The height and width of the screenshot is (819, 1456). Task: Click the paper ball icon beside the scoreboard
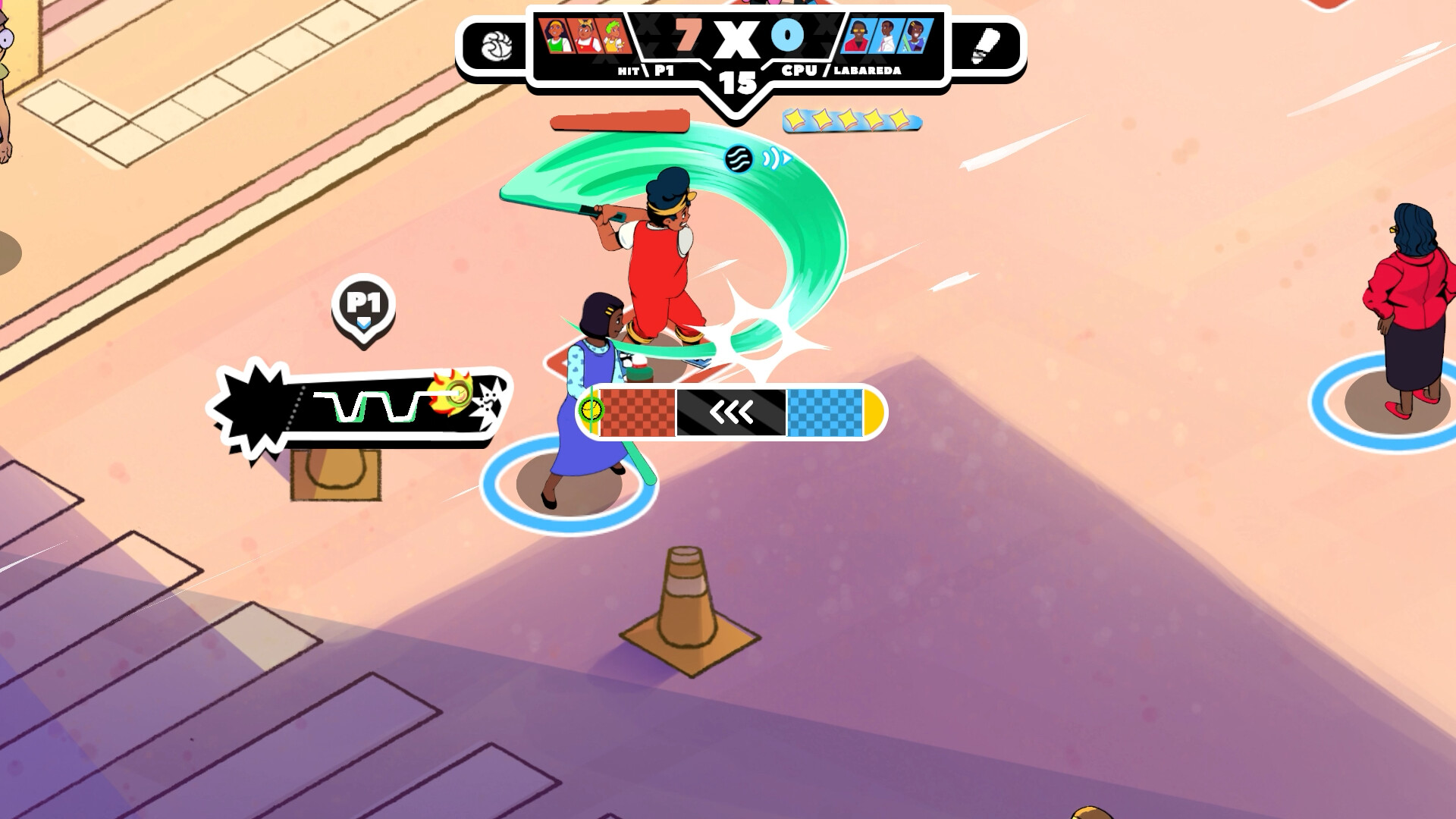pyautogui.click(x=497, y=46)
